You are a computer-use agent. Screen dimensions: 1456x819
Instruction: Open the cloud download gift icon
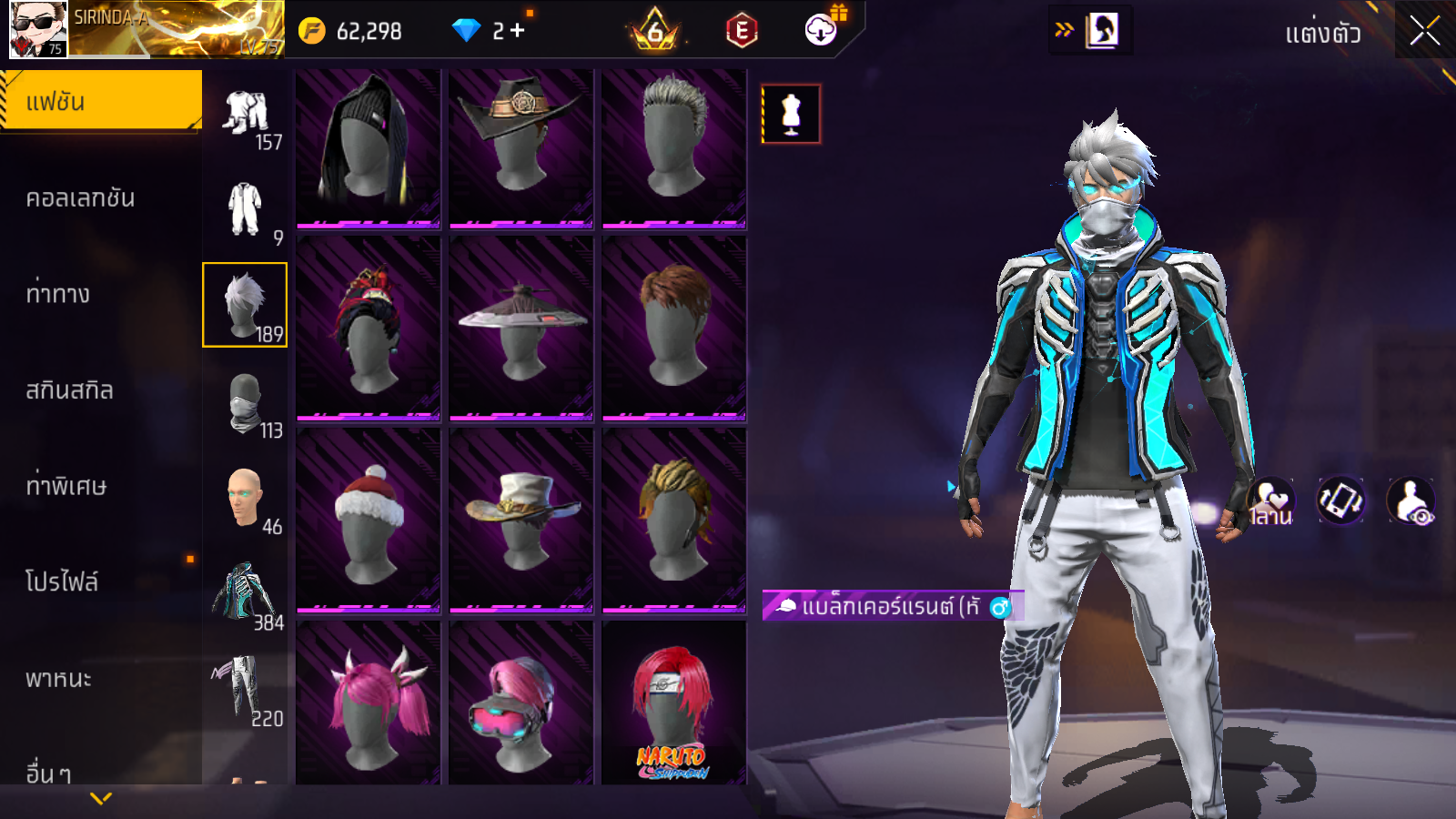tap(822, 30)
